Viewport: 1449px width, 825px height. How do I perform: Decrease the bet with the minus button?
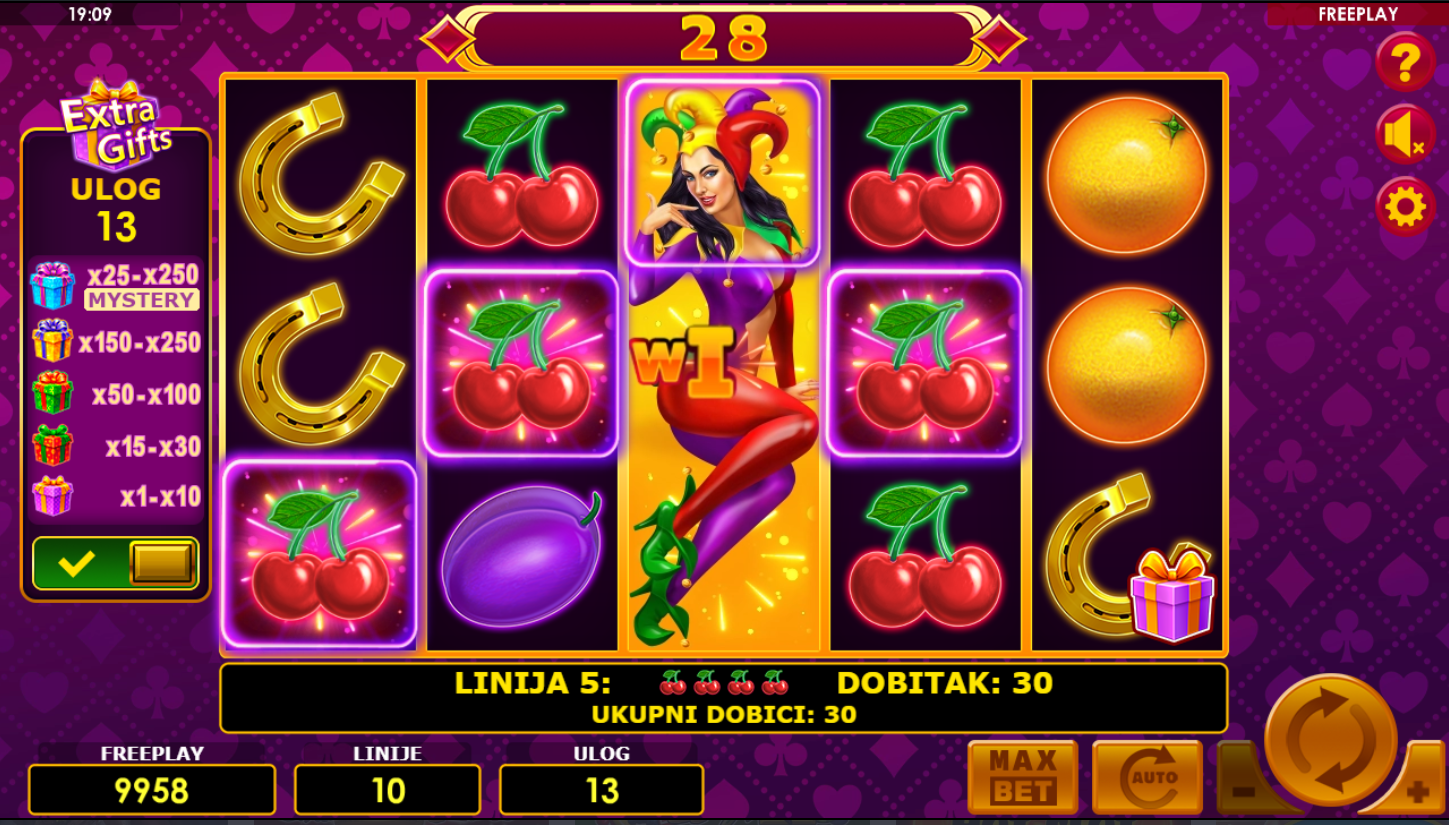(x=1241, y=790)
